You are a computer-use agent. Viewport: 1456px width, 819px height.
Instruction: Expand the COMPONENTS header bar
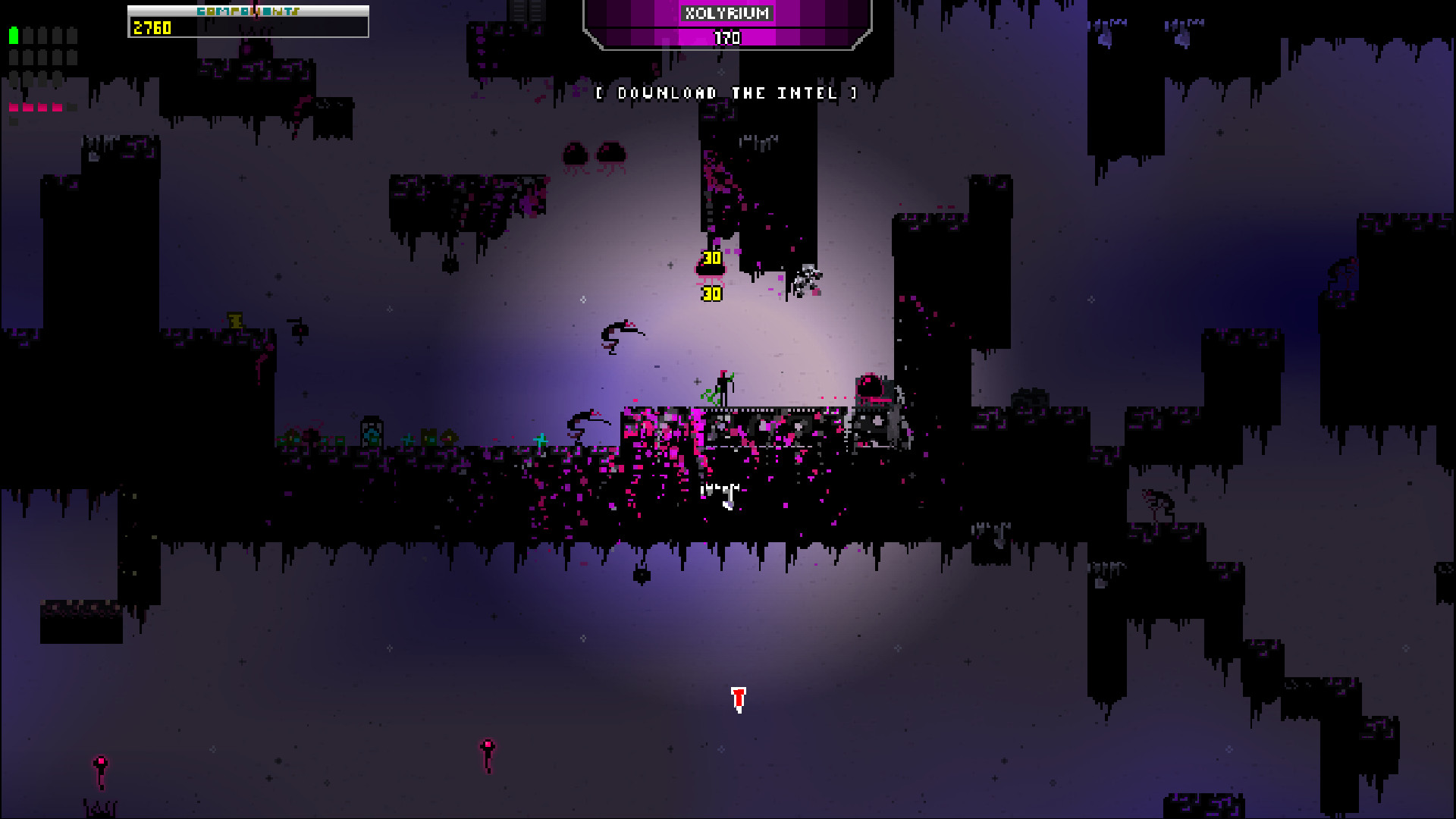247,10
